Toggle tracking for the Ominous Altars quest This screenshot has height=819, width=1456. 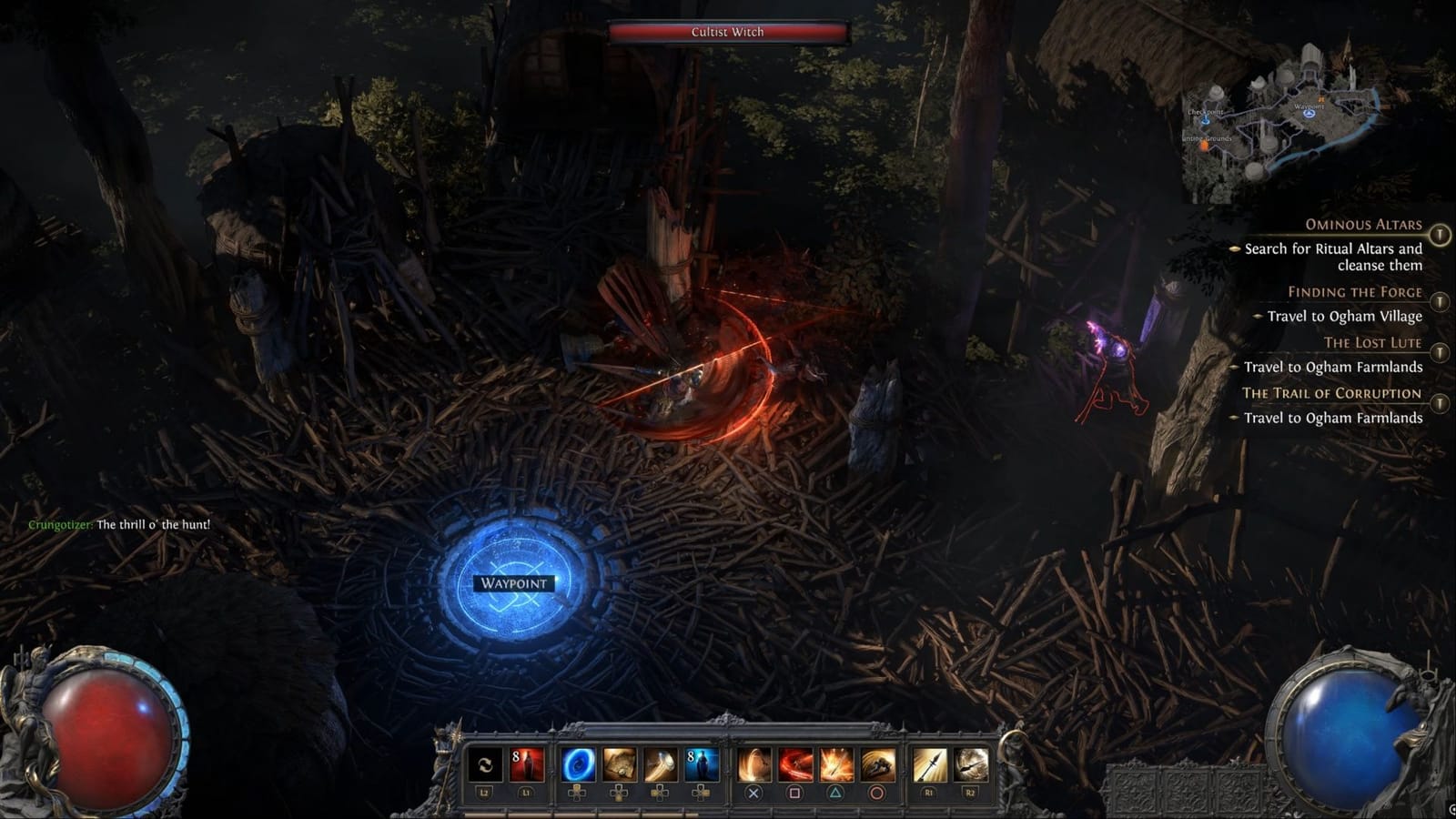(x=1440, y=232)
